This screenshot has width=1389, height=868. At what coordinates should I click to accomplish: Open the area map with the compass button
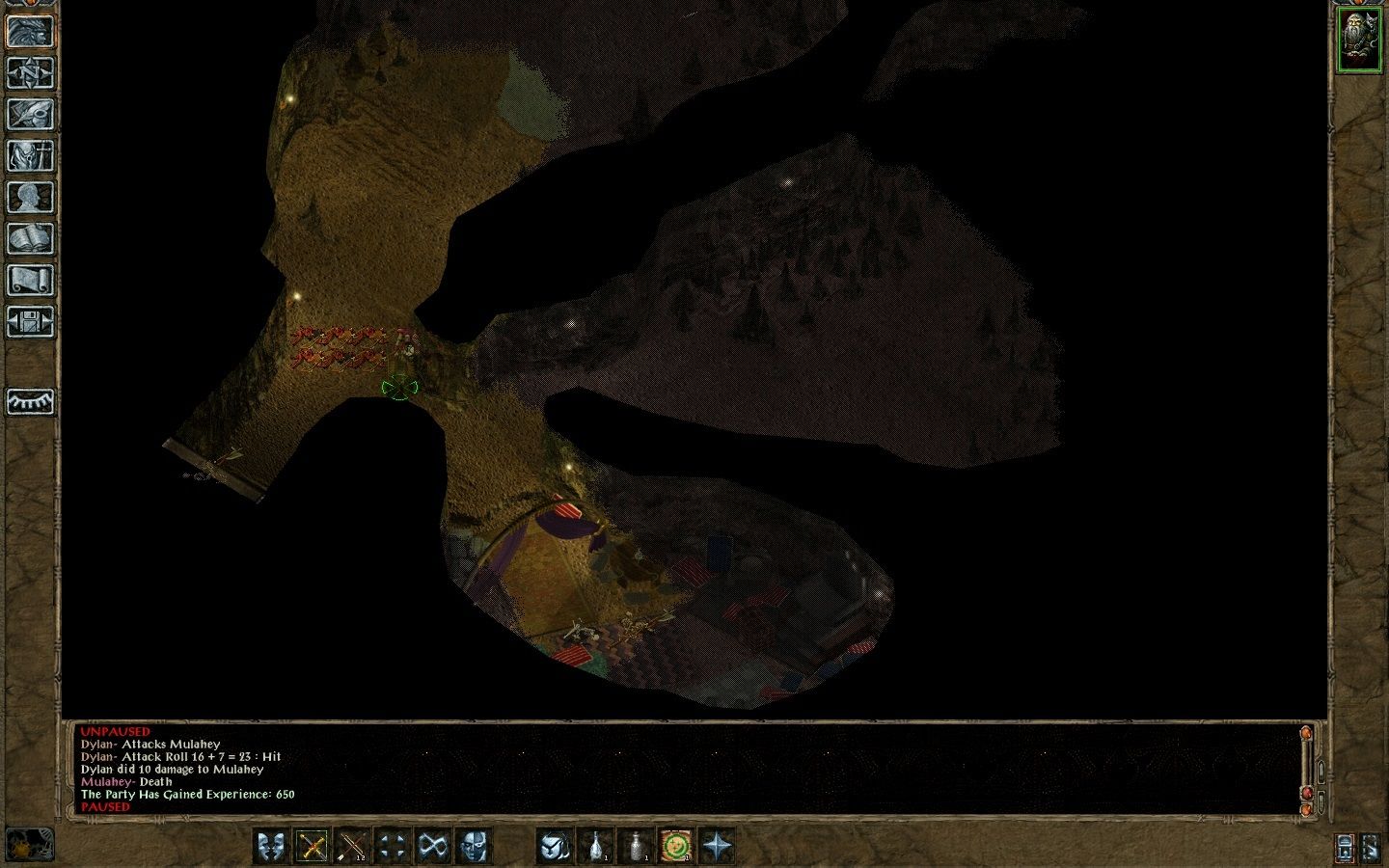[30, 72]
